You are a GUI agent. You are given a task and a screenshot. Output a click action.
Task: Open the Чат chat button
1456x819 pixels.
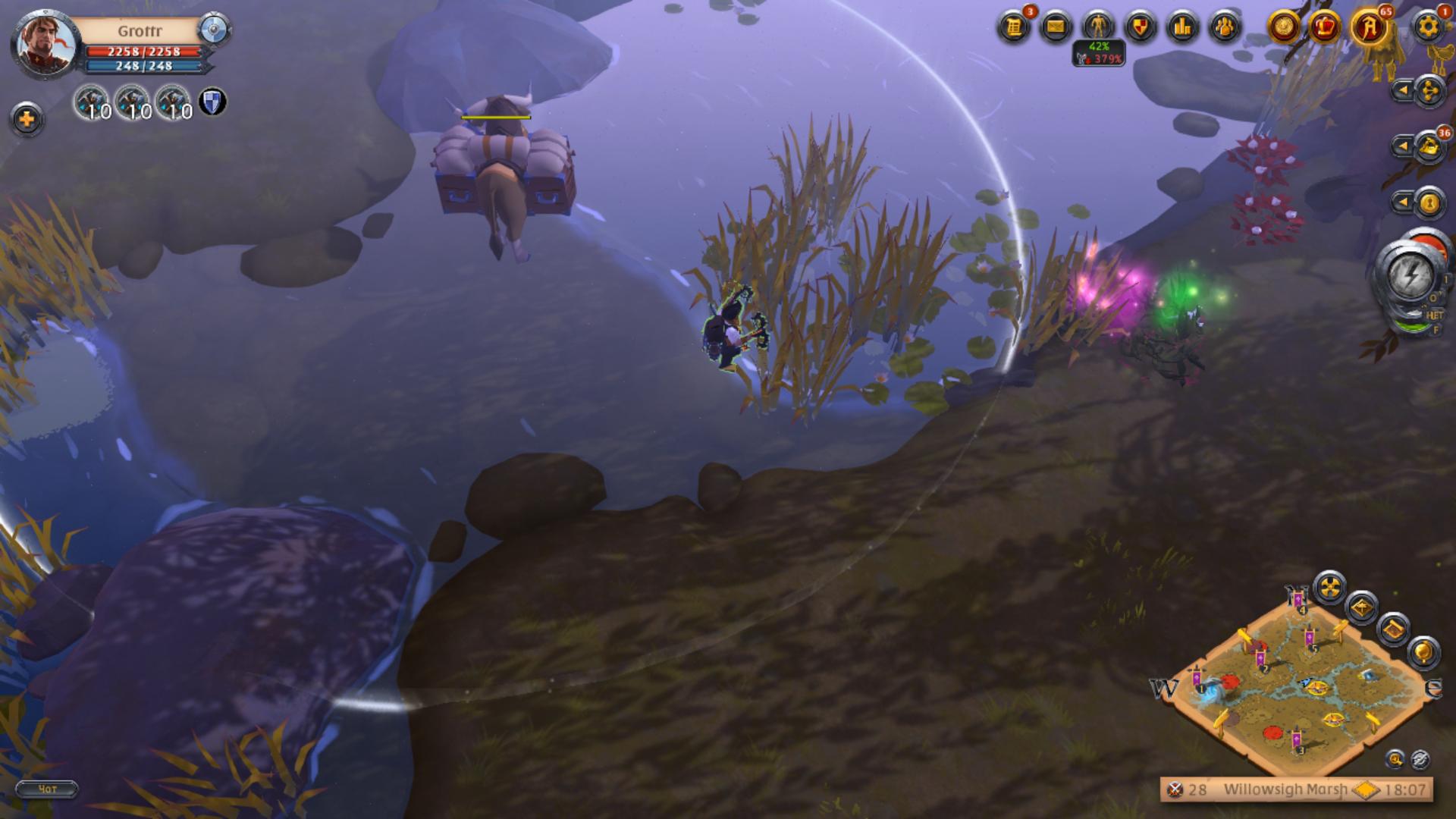point(47,789)
